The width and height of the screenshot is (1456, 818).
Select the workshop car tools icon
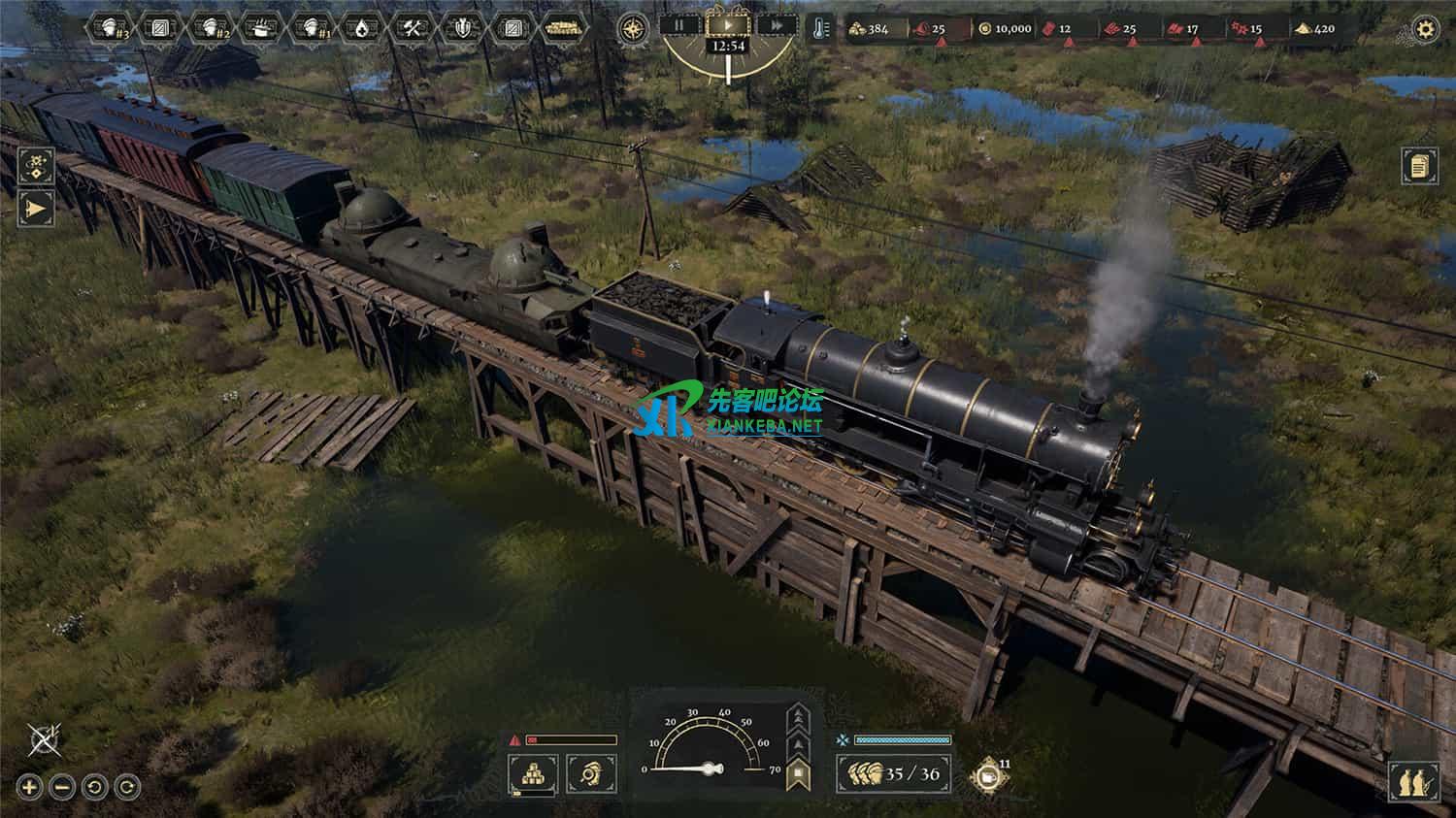pyautogui.click(x=413, y=28)
